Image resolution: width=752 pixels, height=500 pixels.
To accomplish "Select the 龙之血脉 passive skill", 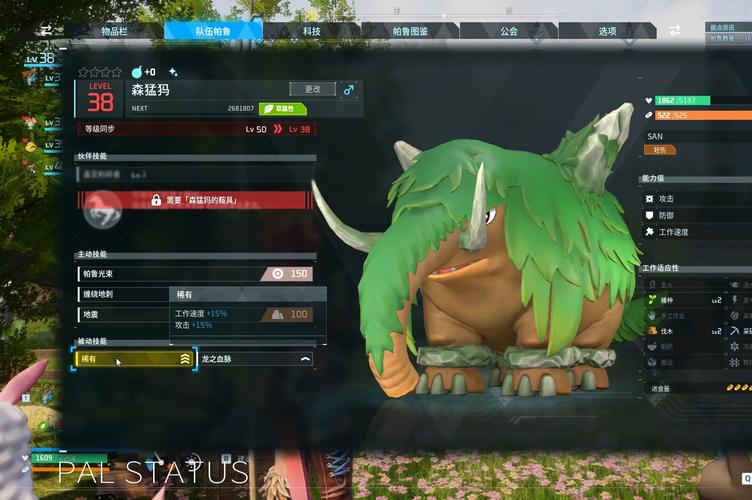I will [256, 358].
